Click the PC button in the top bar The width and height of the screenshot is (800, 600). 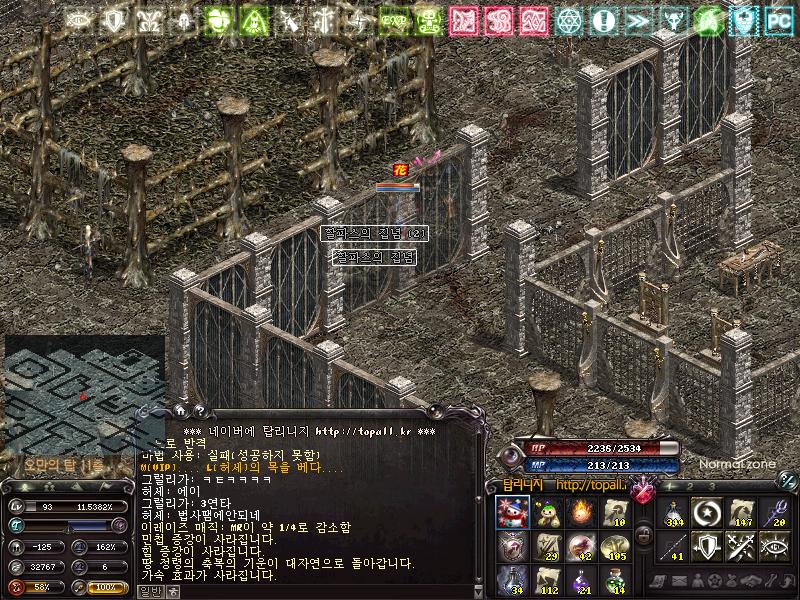pos(777,19)
